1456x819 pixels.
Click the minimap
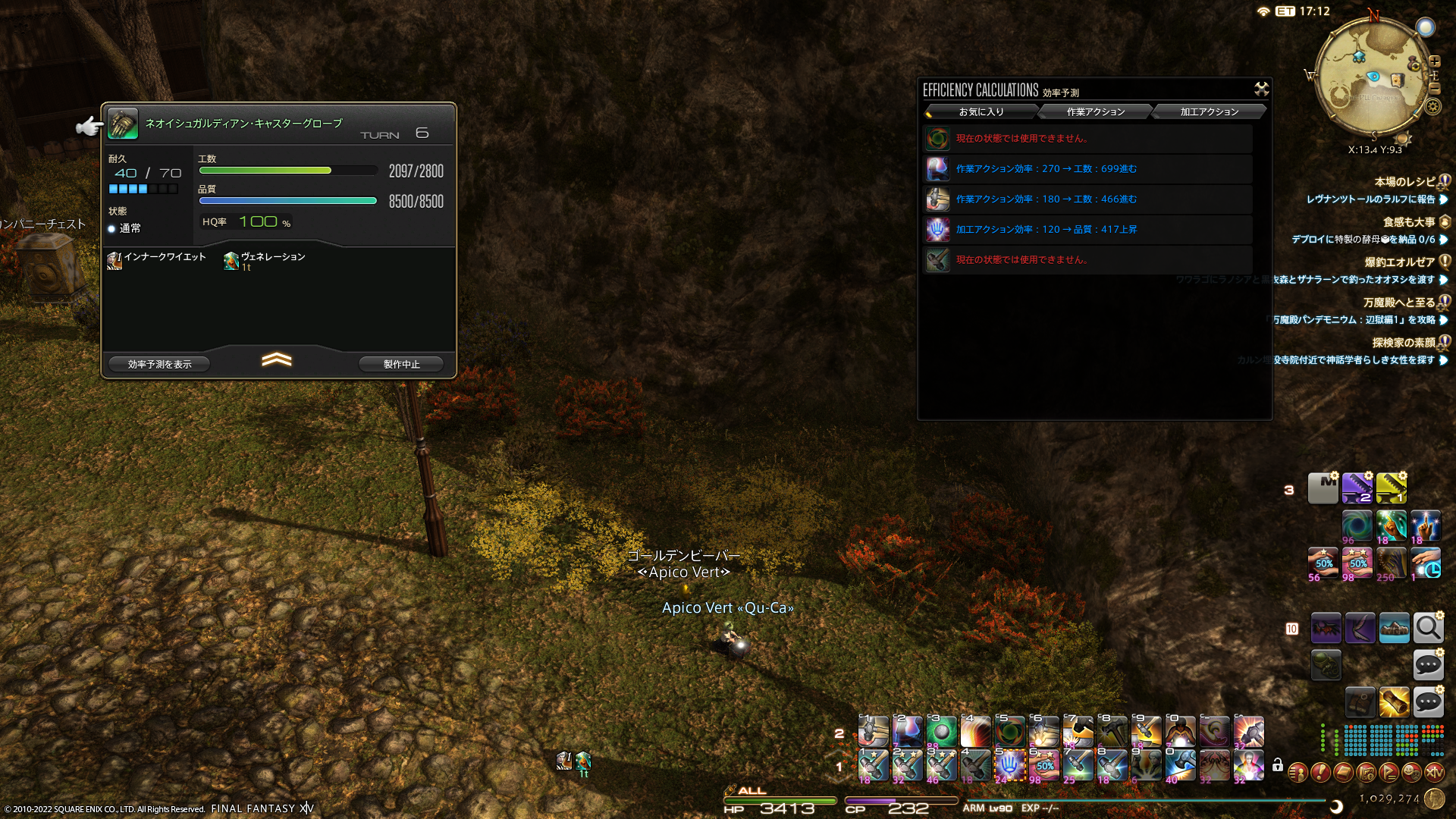[1372, 77]
